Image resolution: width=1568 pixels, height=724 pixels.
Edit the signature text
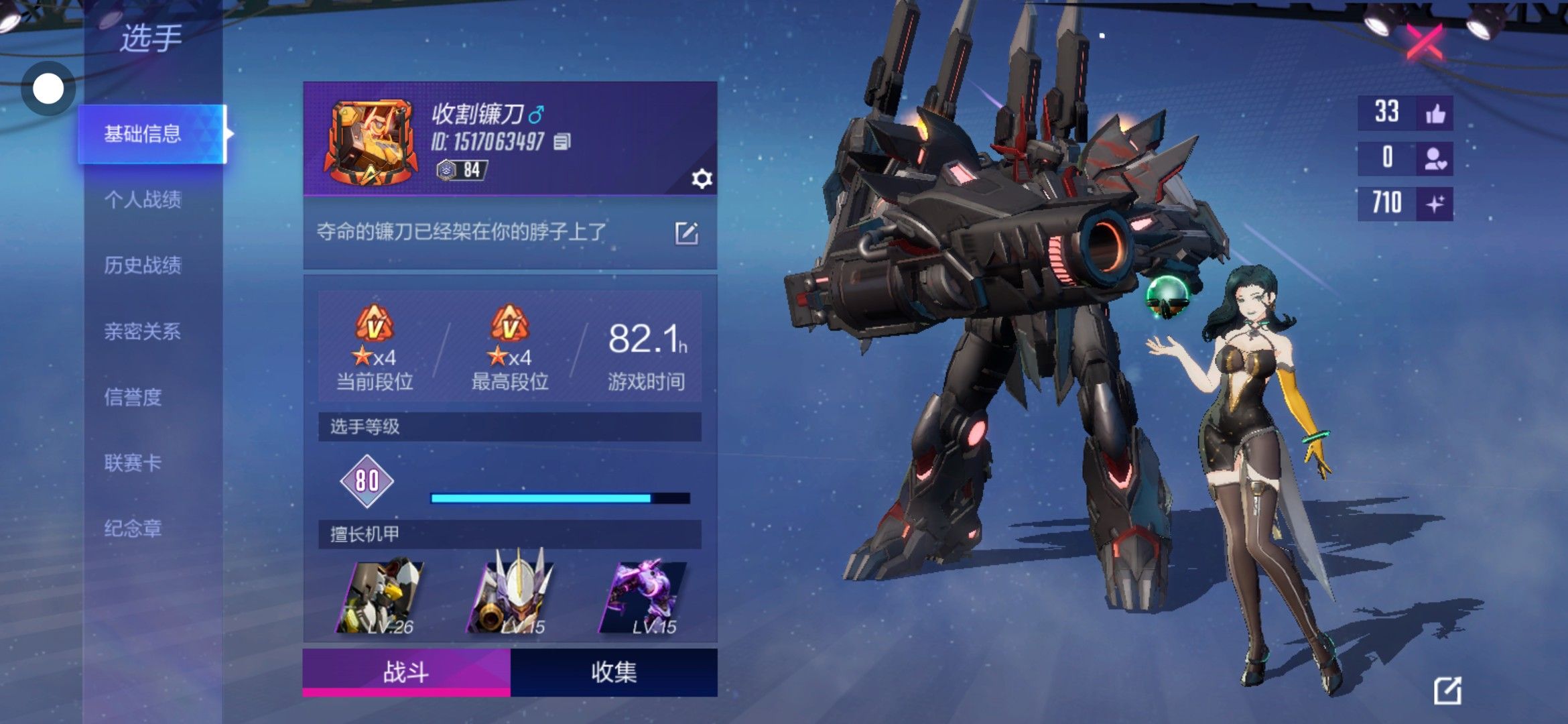(686, 233)
